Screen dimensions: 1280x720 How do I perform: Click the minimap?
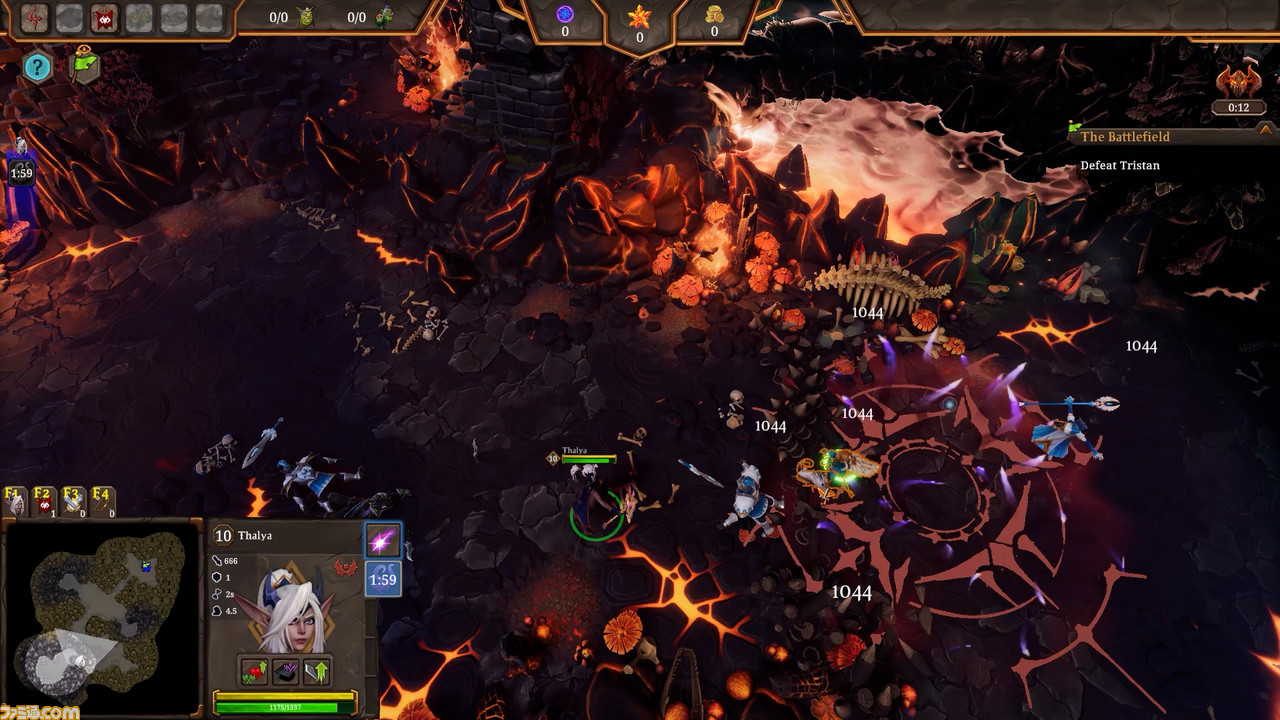click(x=102, y=617)
